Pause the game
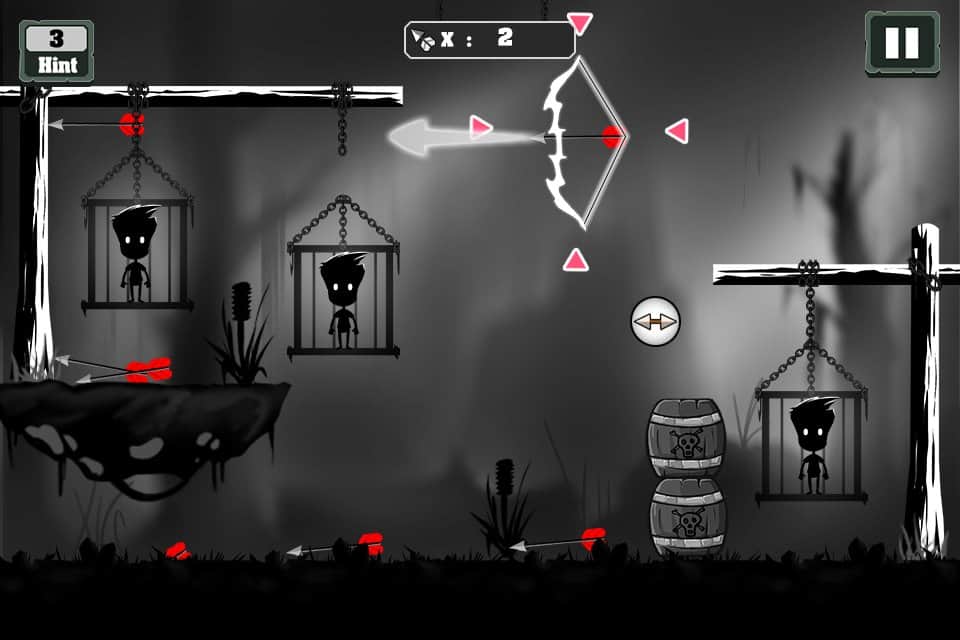This screenshot has height=640, width=960. [x=901, y=43]
